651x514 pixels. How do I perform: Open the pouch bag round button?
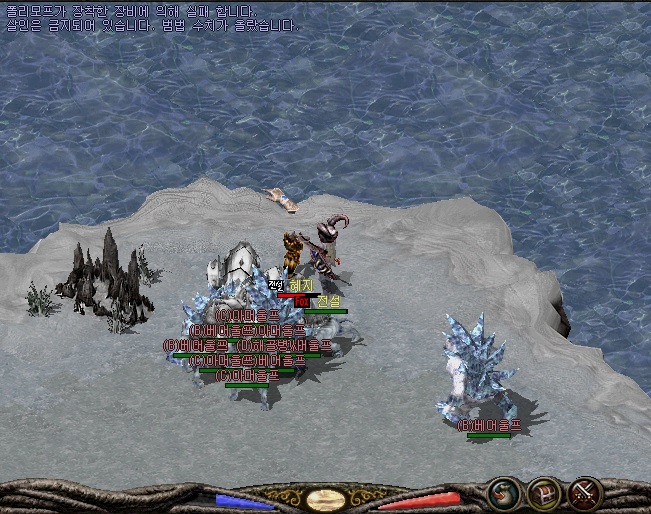pyautogui.click(x=502, y=492)
